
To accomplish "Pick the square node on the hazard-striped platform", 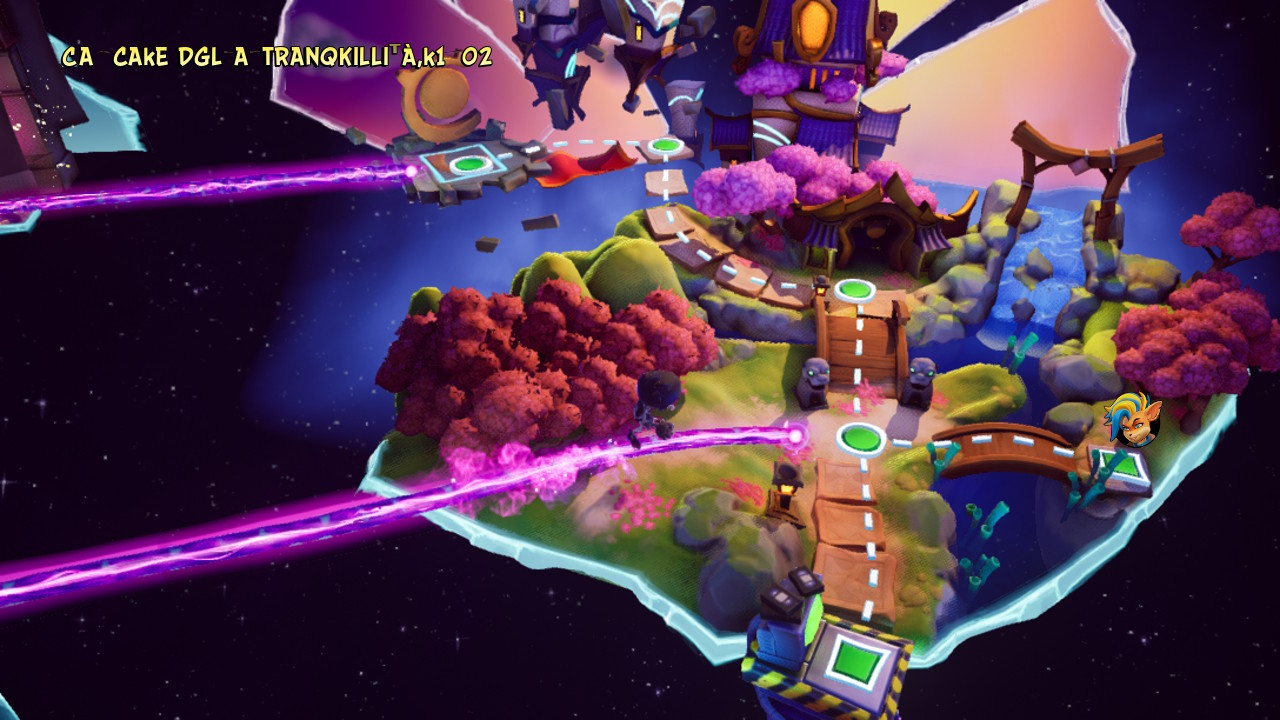I will coord(852,661).
